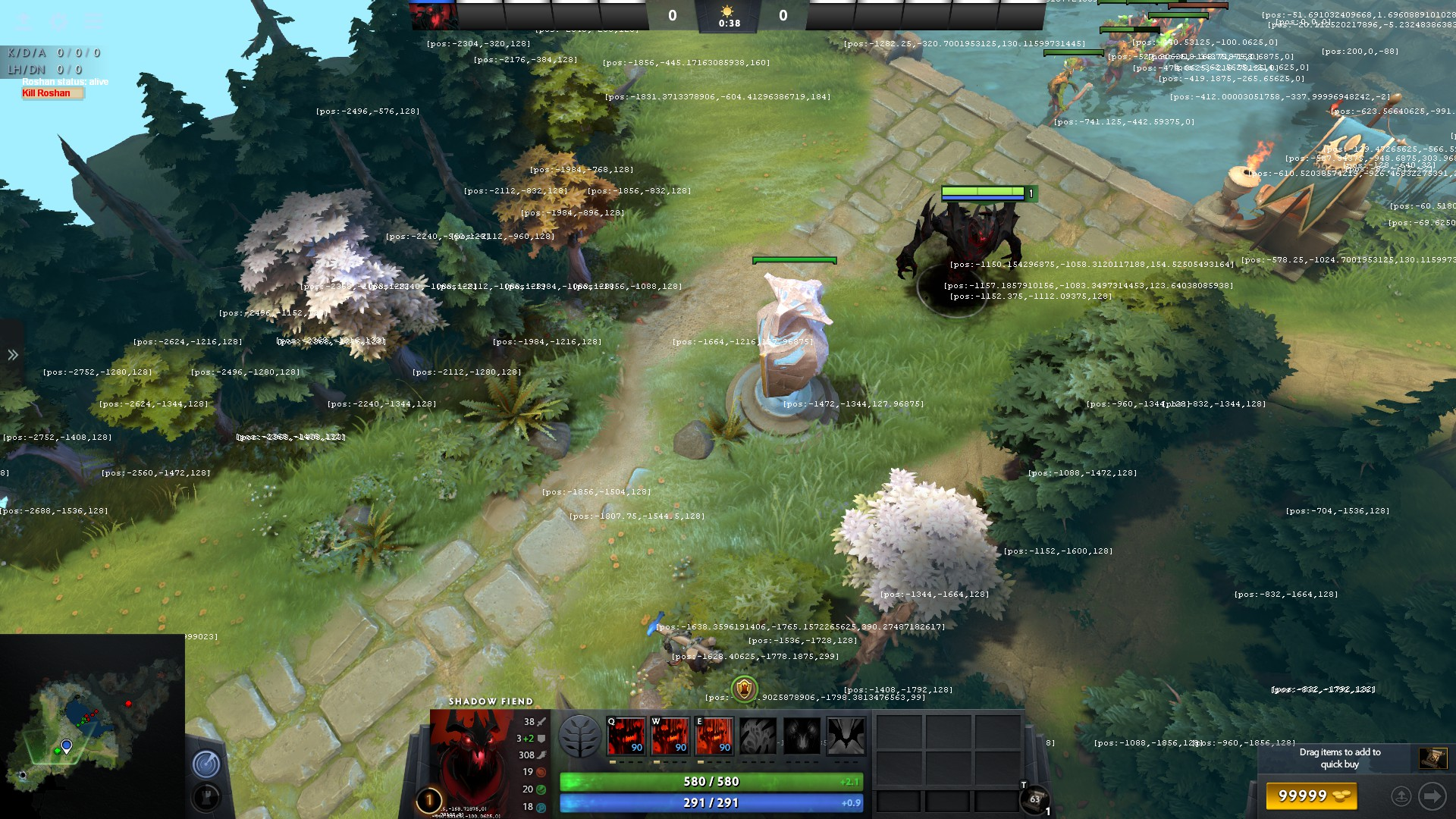This screenshot has width=1456, height=819.
Task: Open the shop via the gold button
Action: click(x=1312, y=796)
